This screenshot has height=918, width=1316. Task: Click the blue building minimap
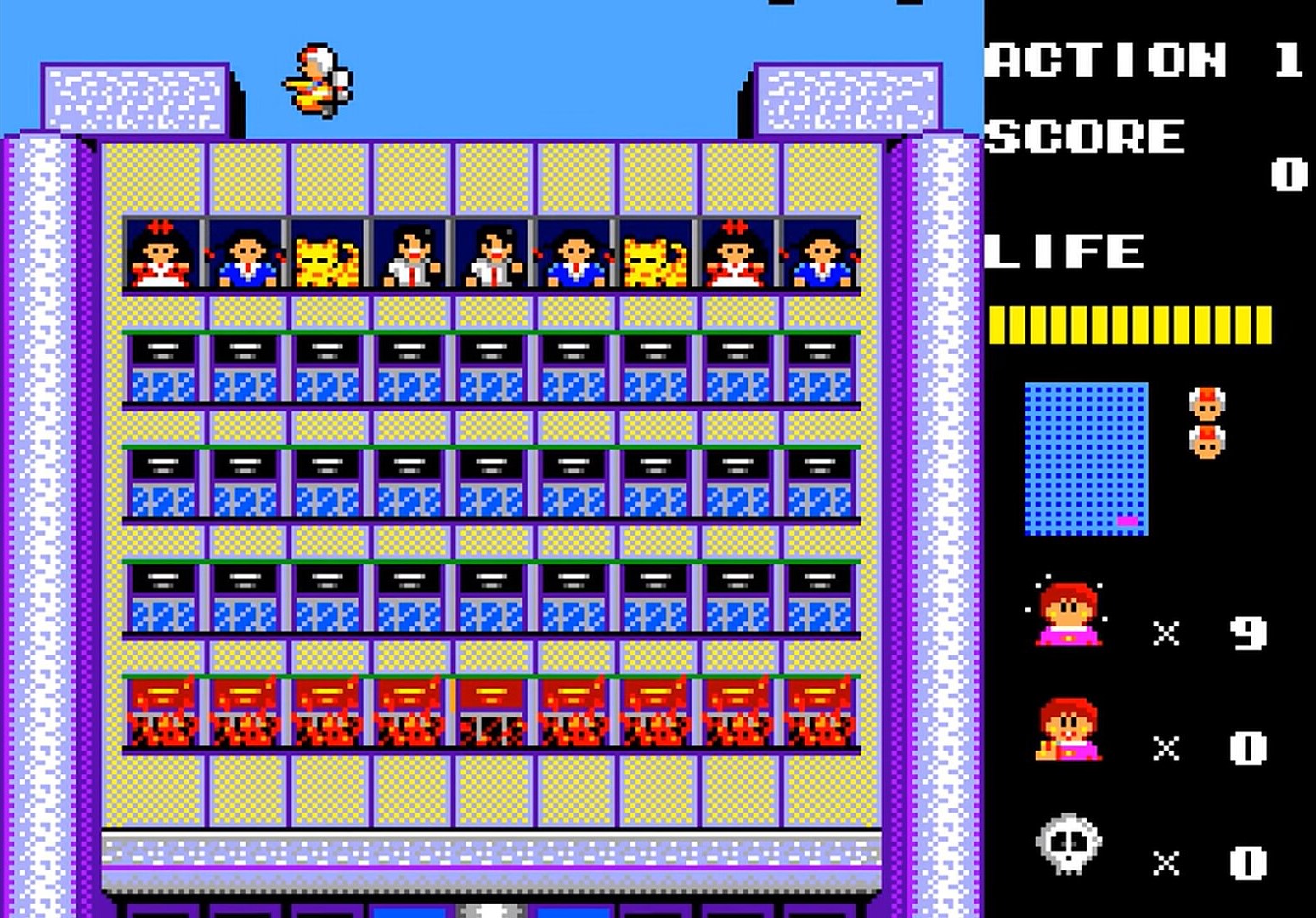1086,459
